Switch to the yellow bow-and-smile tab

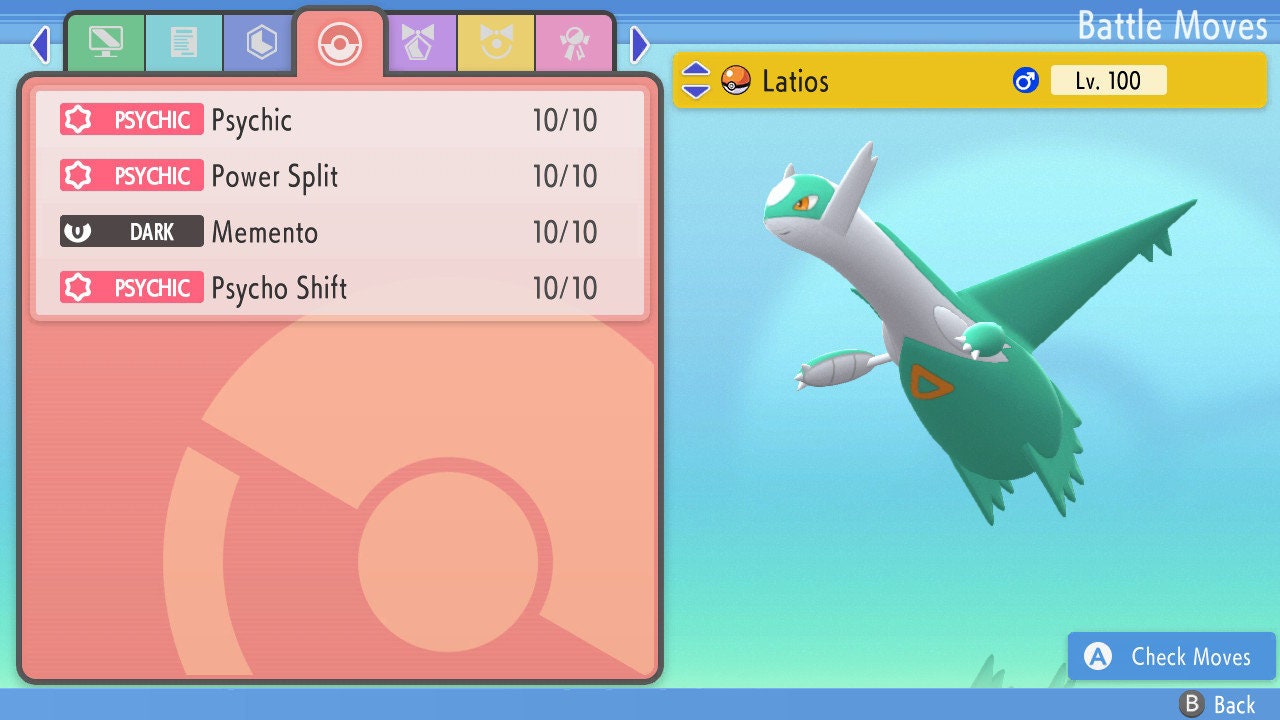[x=496, y=43]
